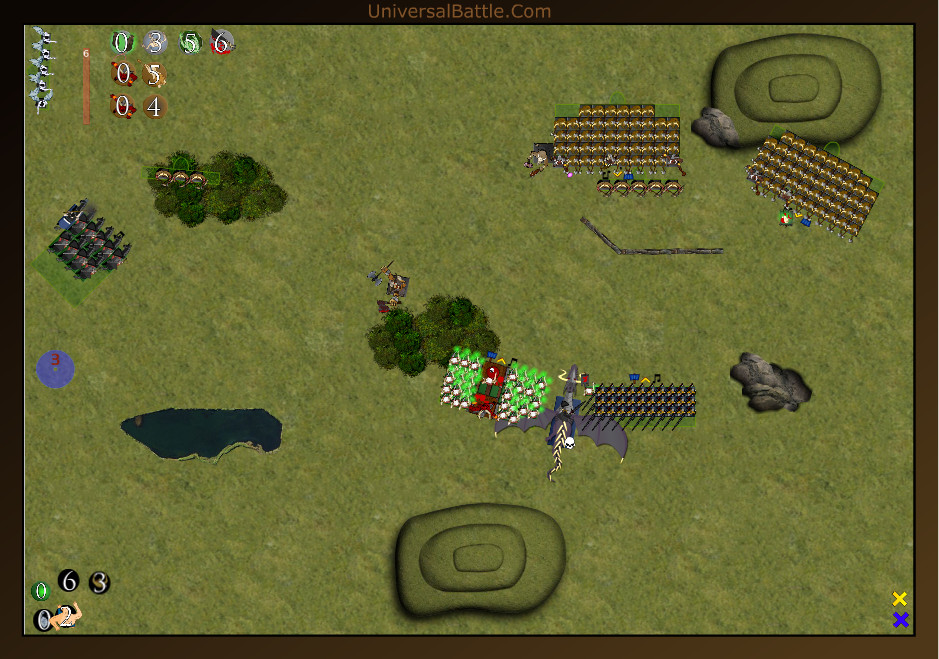Select the brown 4 counter token

point(153,106)
